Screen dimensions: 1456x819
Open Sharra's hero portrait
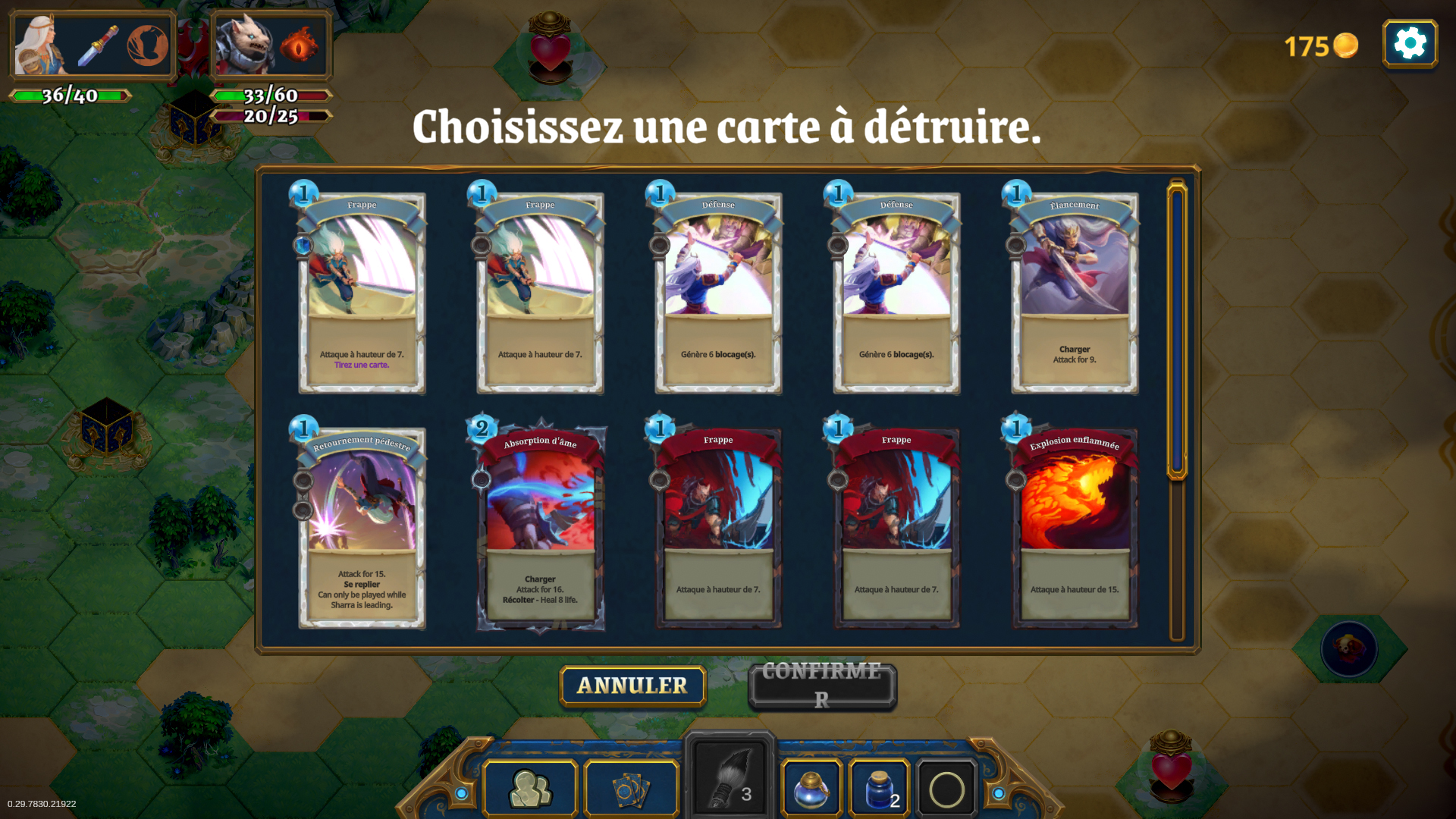click(38, 43)
